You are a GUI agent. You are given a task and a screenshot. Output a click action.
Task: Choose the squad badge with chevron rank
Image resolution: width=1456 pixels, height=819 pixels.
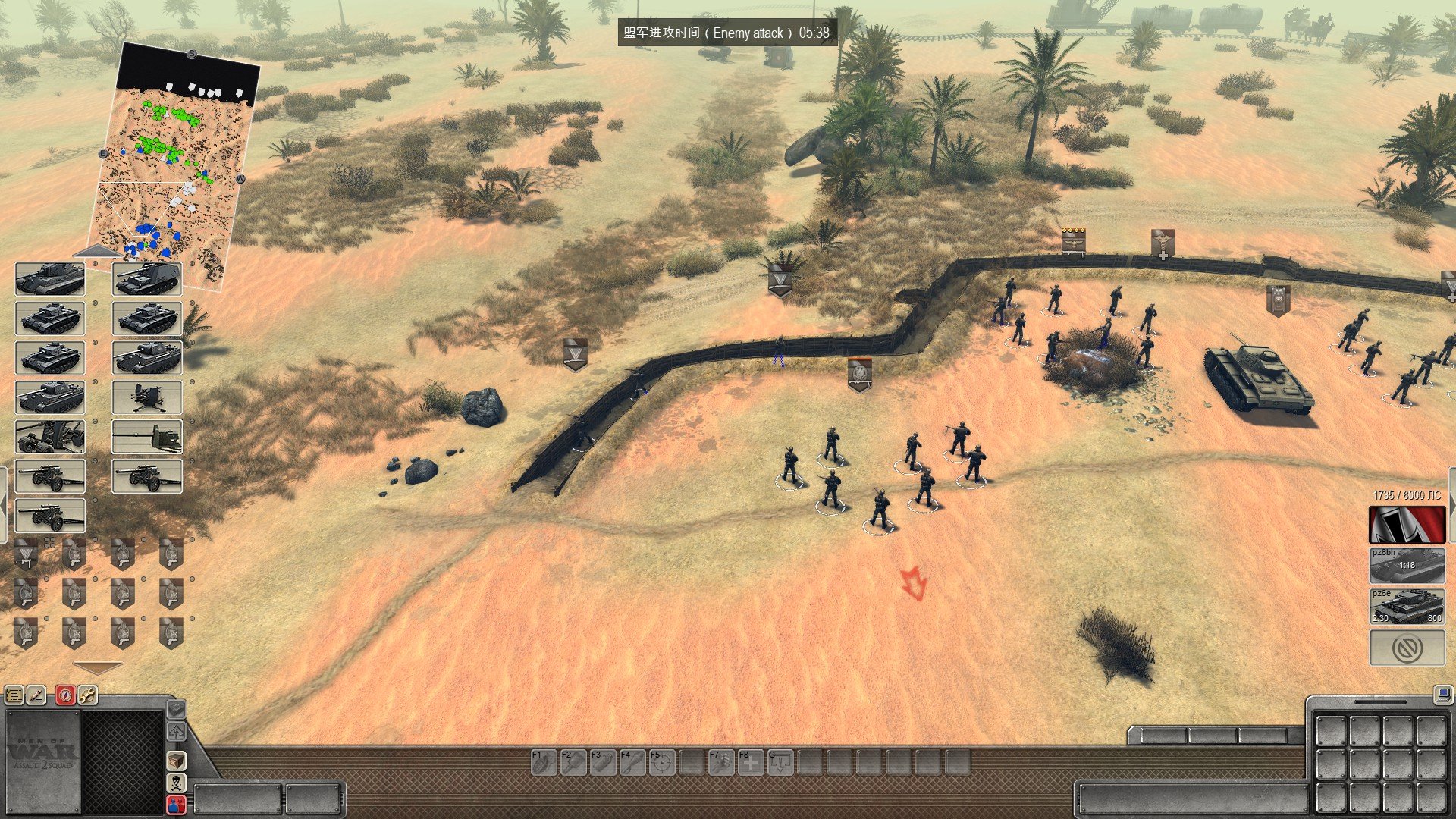pyautogui.click(x=27, y=555)
